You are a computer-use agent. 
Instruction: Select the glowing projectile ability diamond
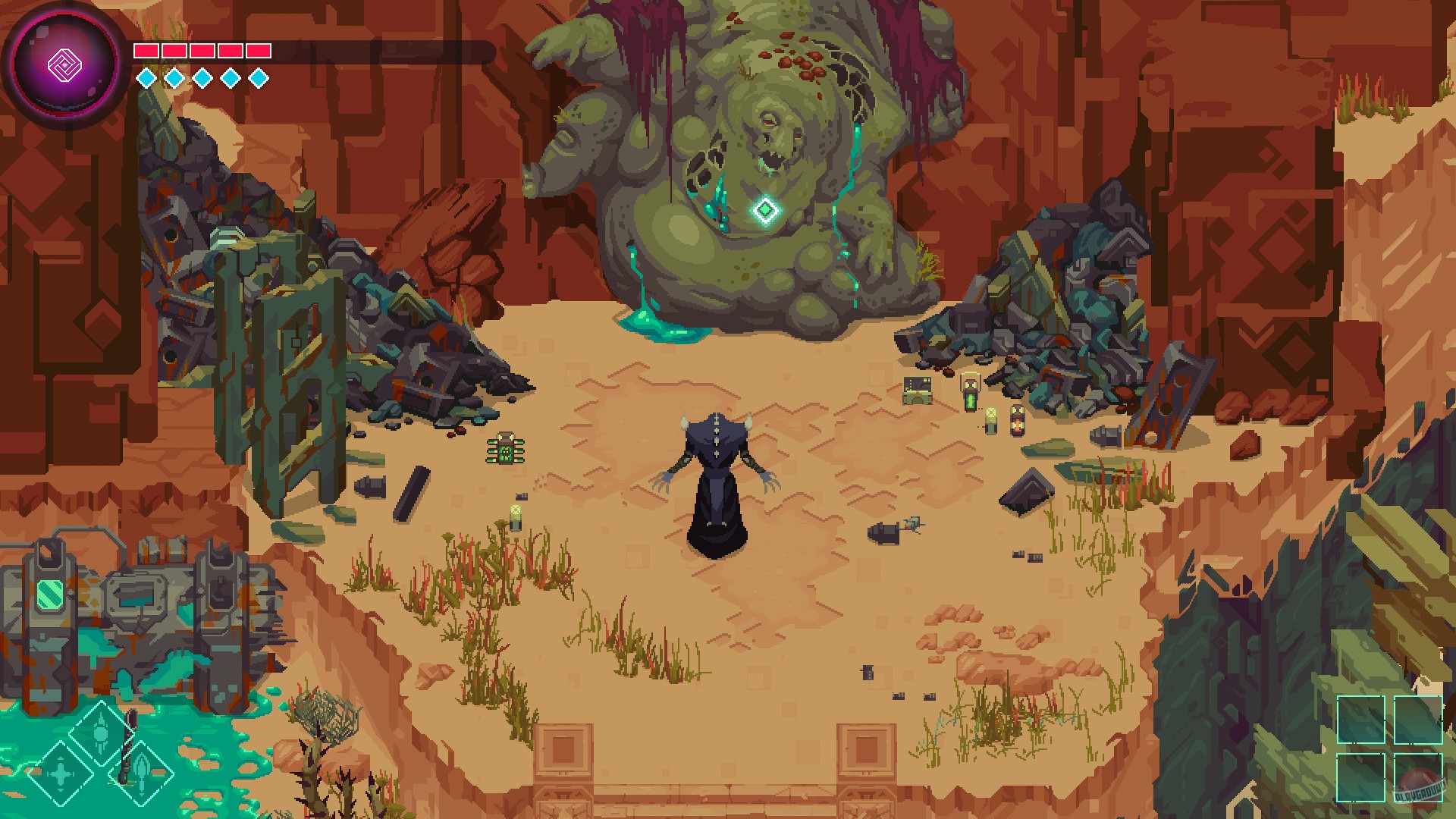pyautogui.click(x=101, y=734)
